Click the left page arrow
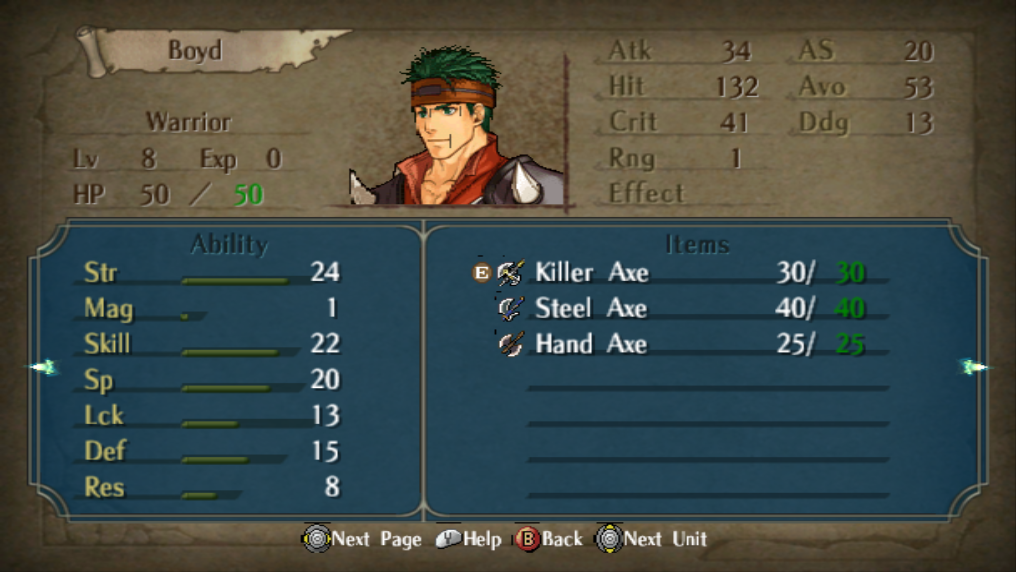 43,368
